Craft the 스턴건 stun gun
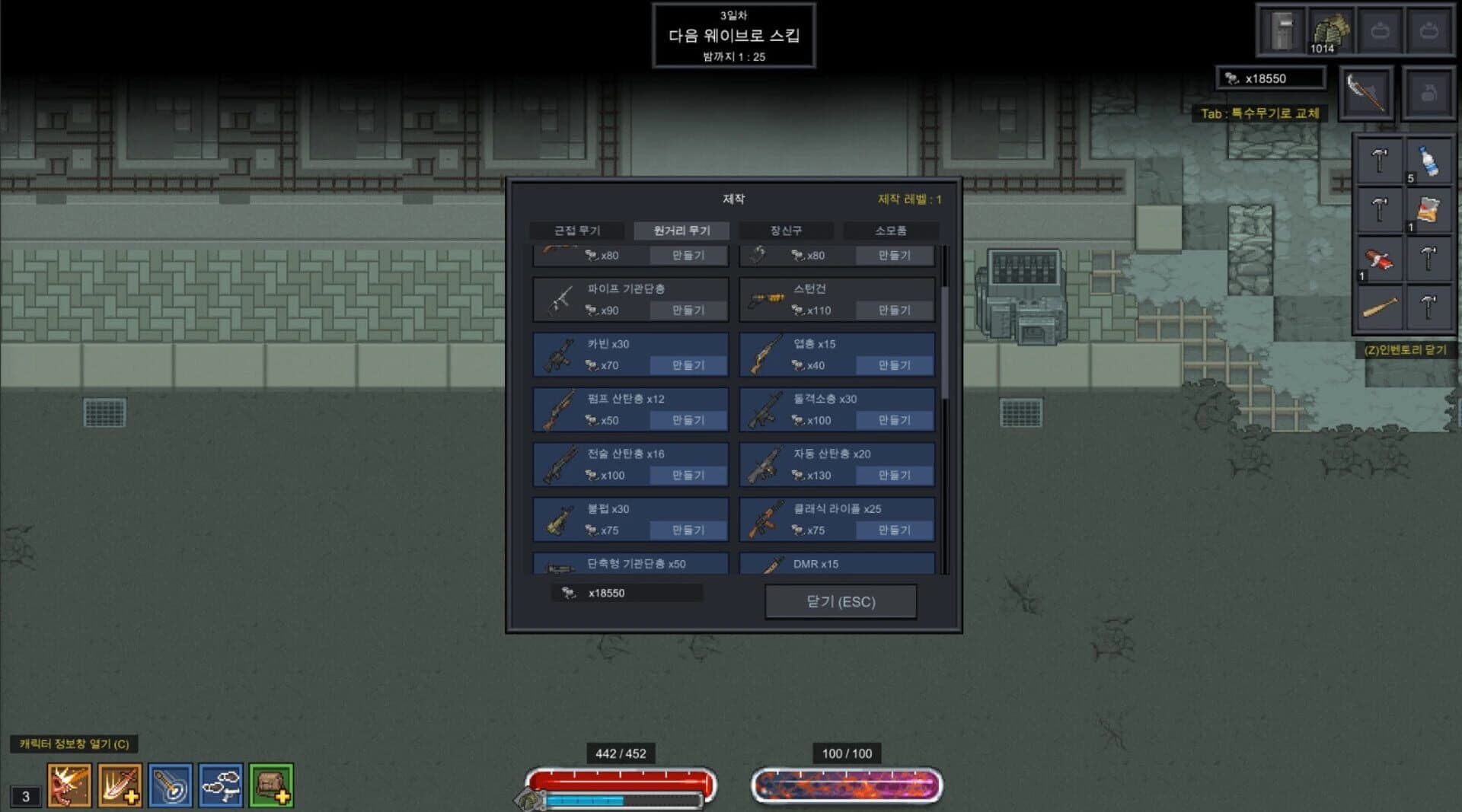 click(x=895, y=310)
